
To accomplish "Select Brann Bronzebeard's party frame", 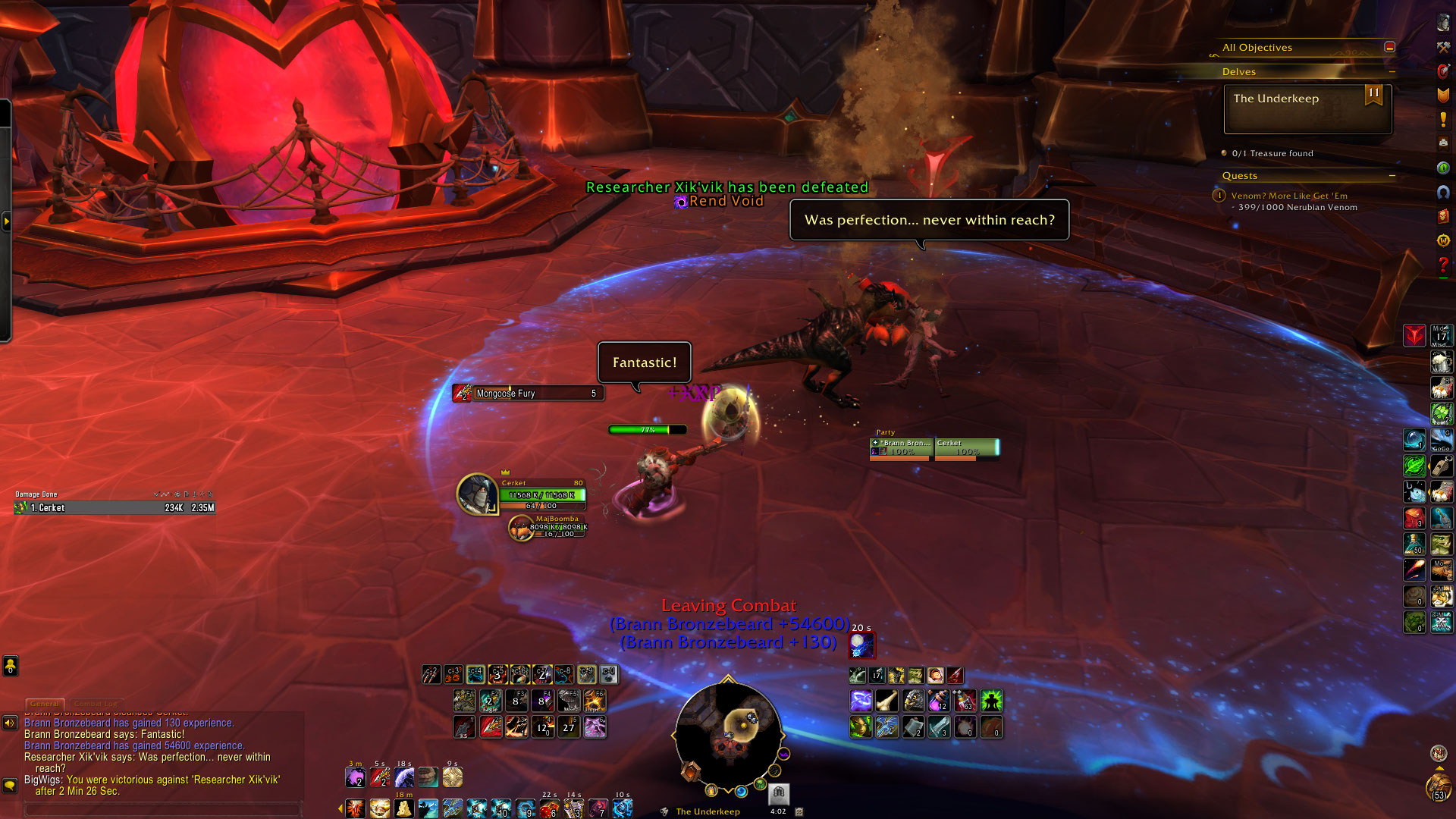I will click(x=901, y=448).
